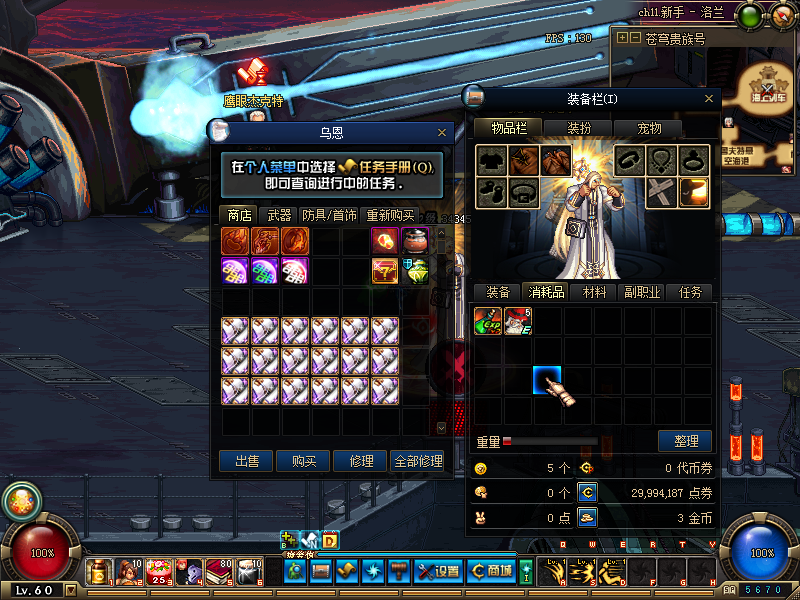Screen dimensions: 800x600
Task: Open the 宠物 pet tab
Action: click(649, 128)
